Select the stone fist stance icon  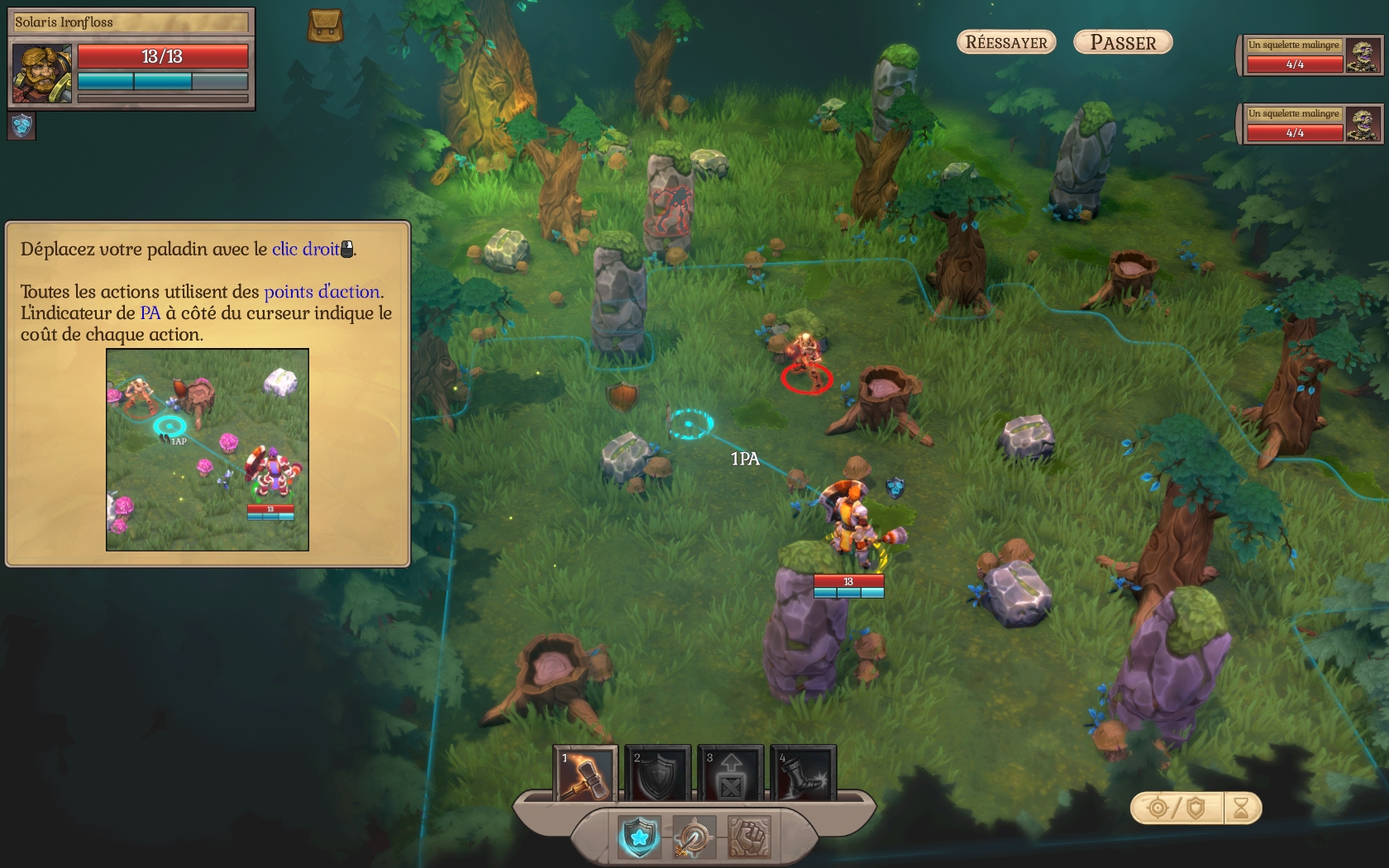click(749, 837)
